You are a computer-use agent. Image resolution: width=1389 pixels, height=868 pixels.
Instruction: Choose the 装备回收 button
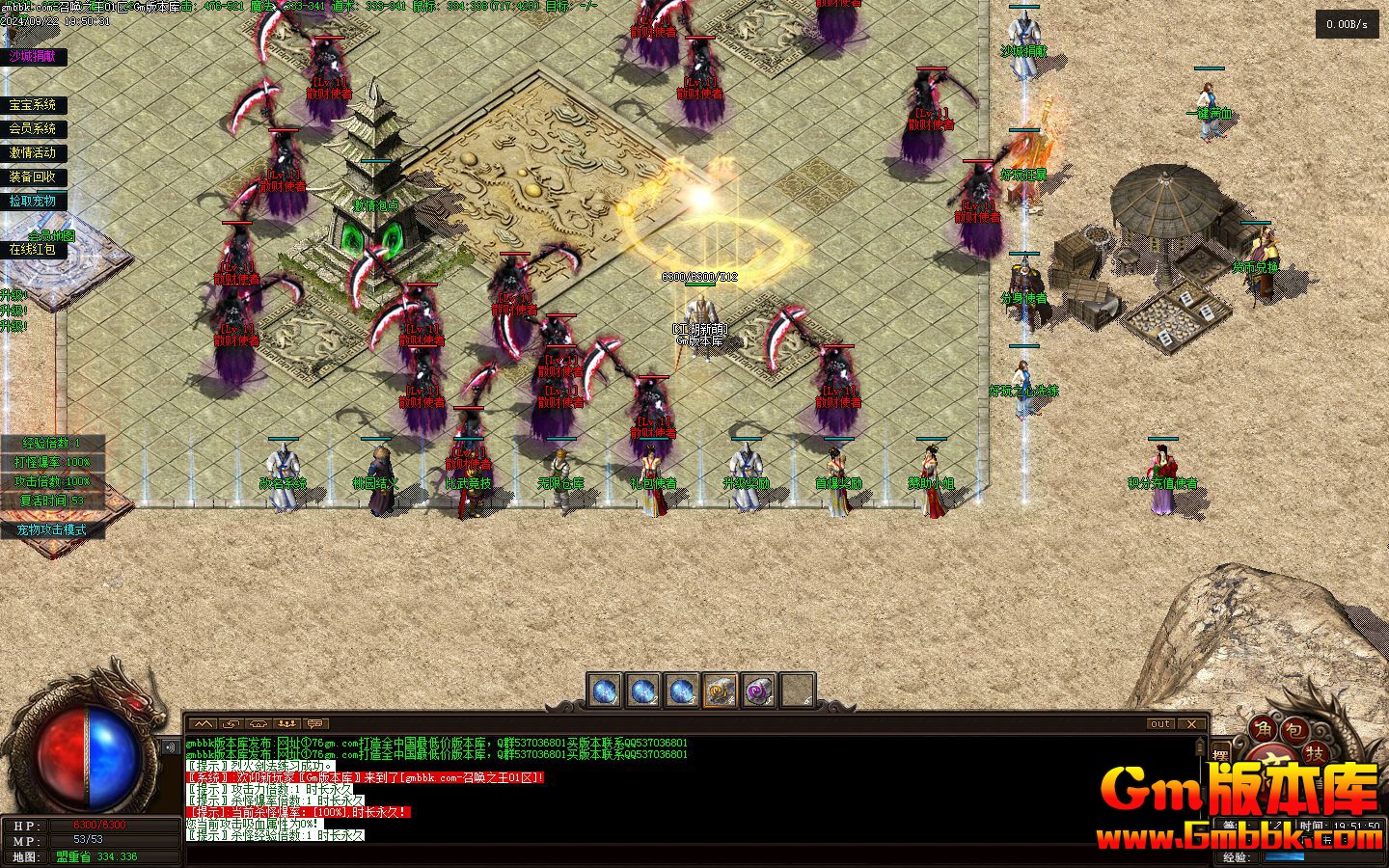click(33, 176)
